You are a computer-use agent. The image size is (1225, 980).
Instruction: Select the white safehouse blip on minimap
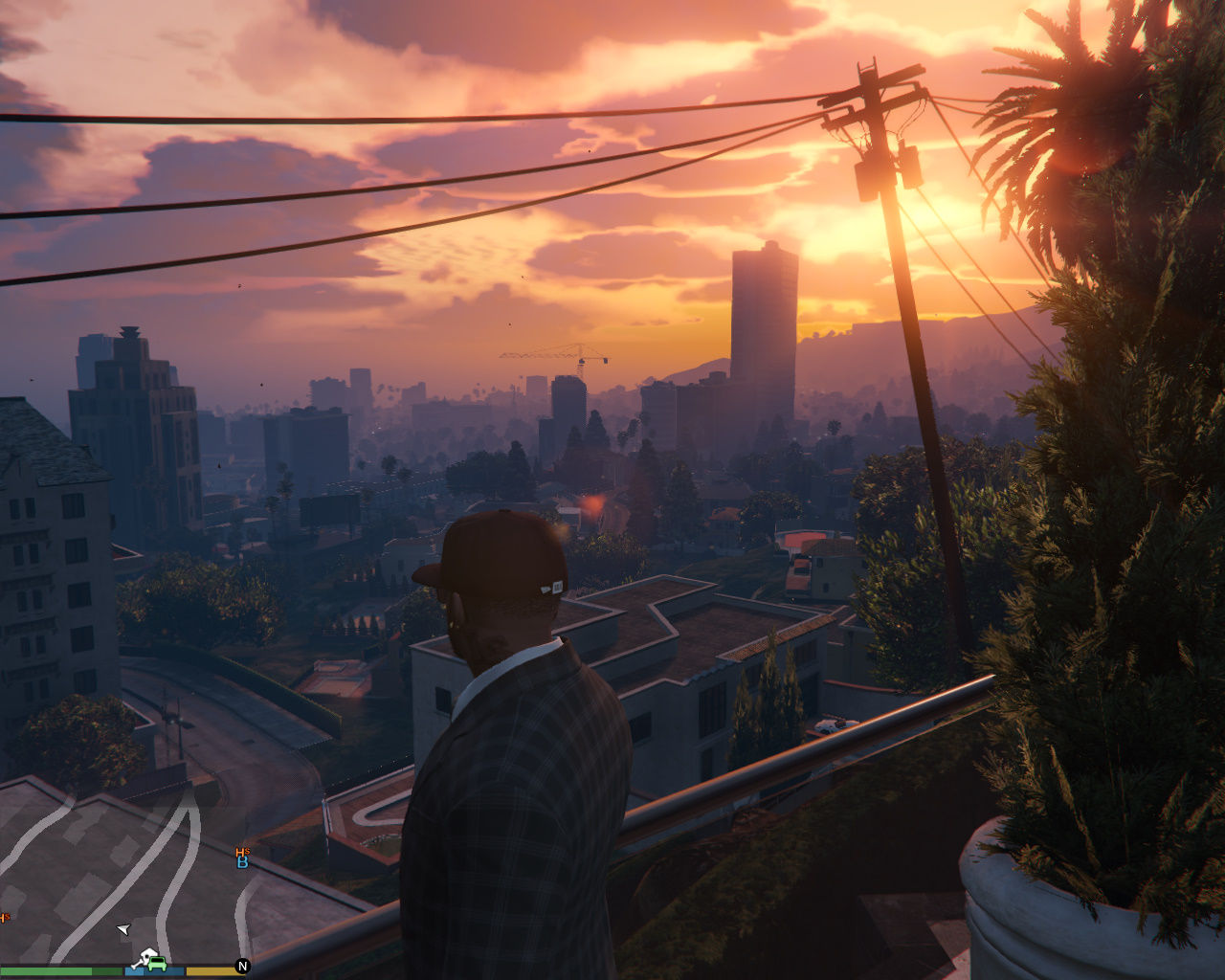click(x=146, y=956)
